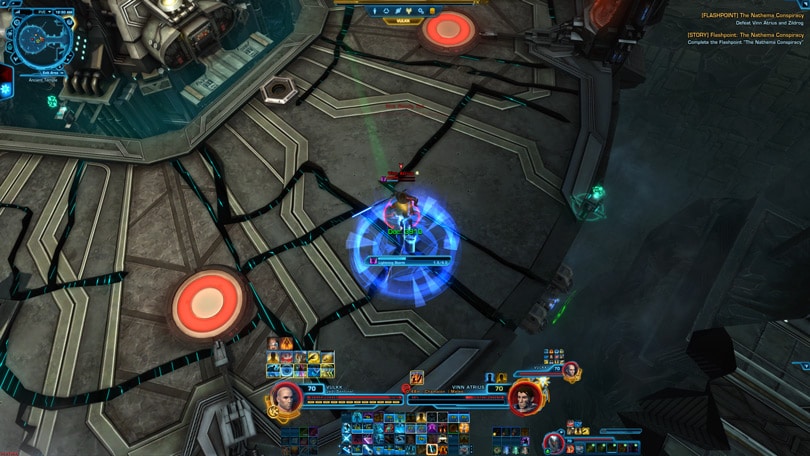Viewport: 810px width, 456px height.
Task: Select Vinn Atrius target portrait
Action: [x=523, y=397]
